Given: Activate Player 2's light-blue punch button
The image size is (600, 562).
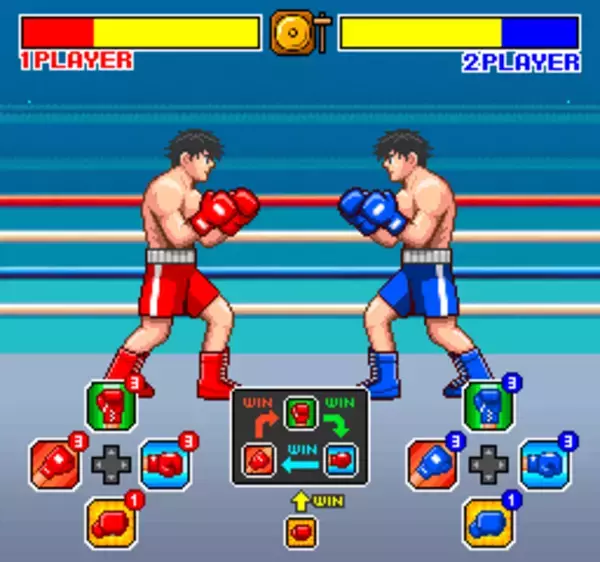Looking at the screenshot, I should click(x=545, y=464).
